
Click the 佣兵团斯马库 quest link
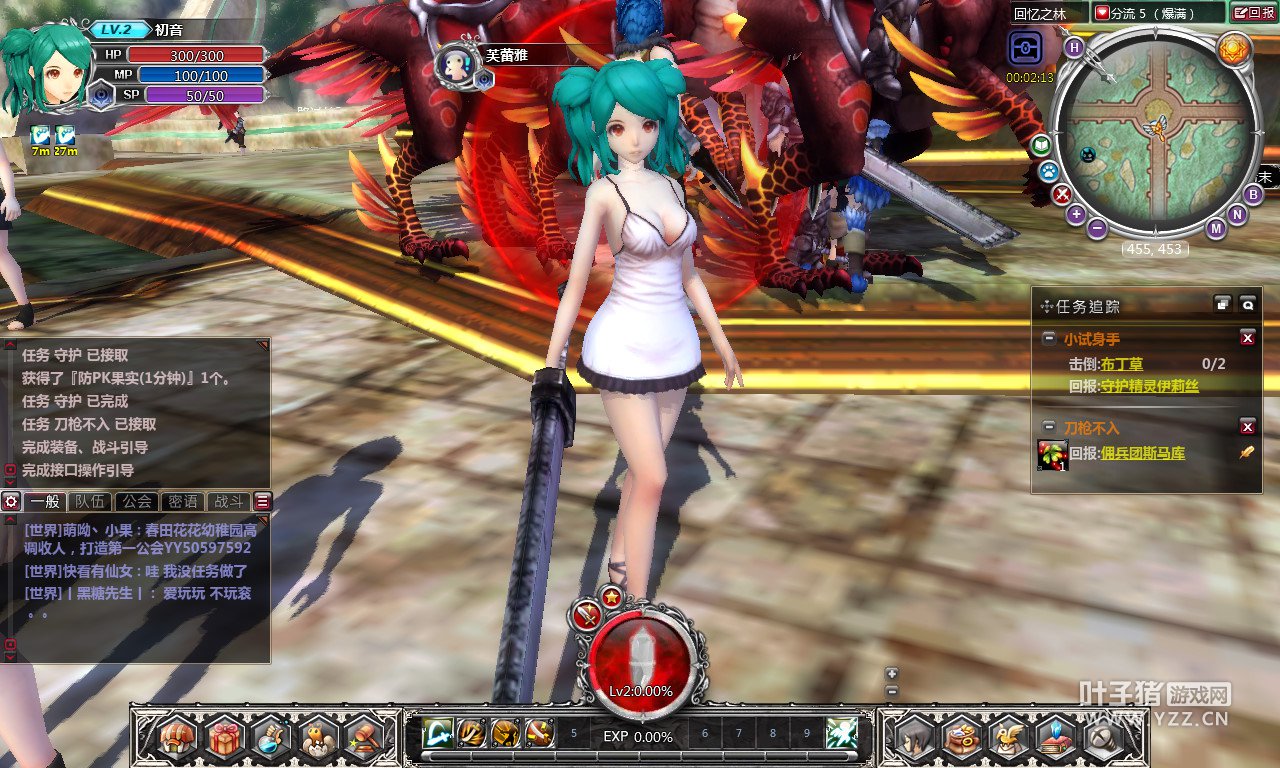pyautogui.click(x=1142, y=453)
